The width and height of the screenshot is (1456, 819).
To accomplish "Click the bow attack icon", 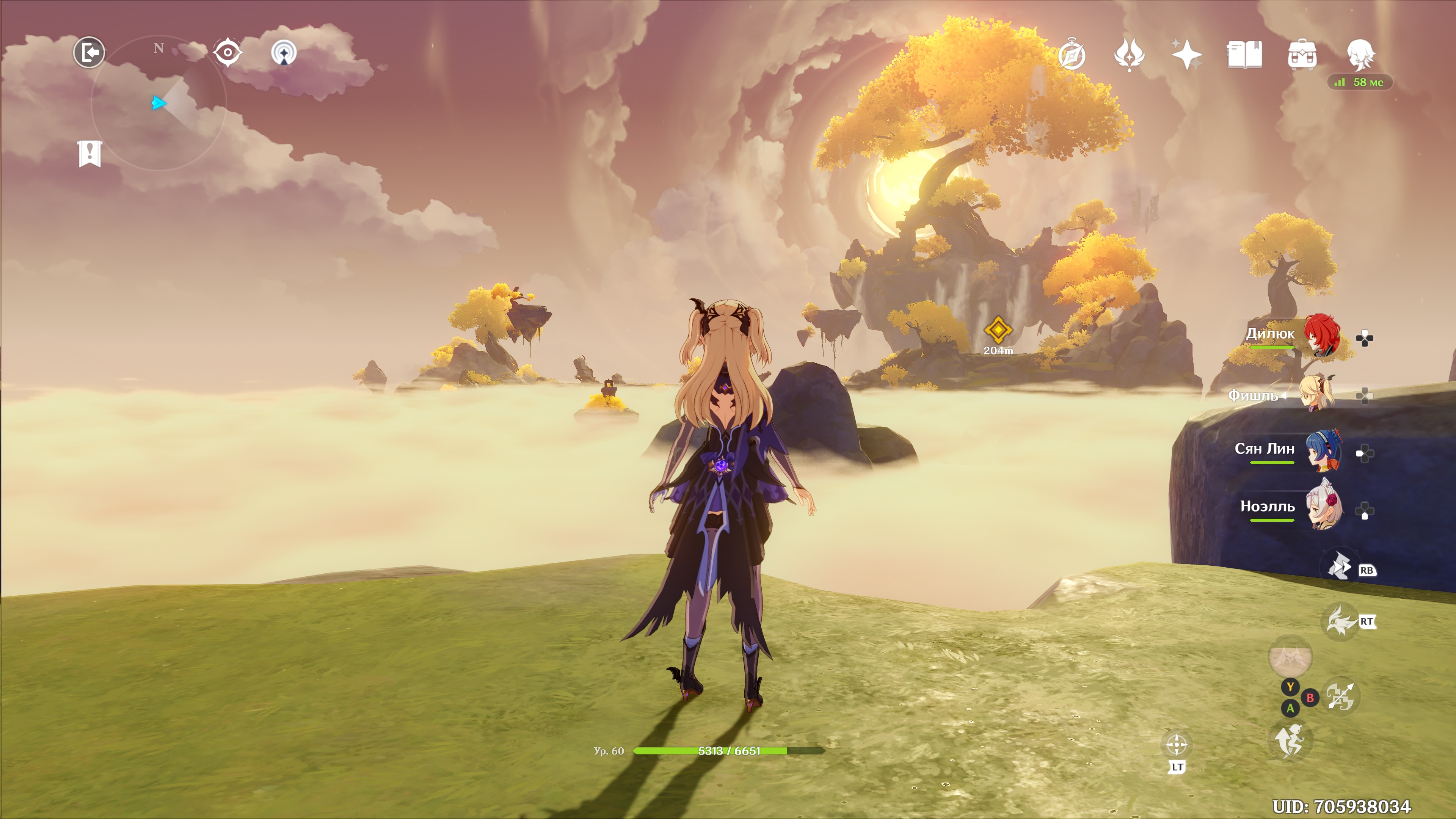I will 1341,696.
